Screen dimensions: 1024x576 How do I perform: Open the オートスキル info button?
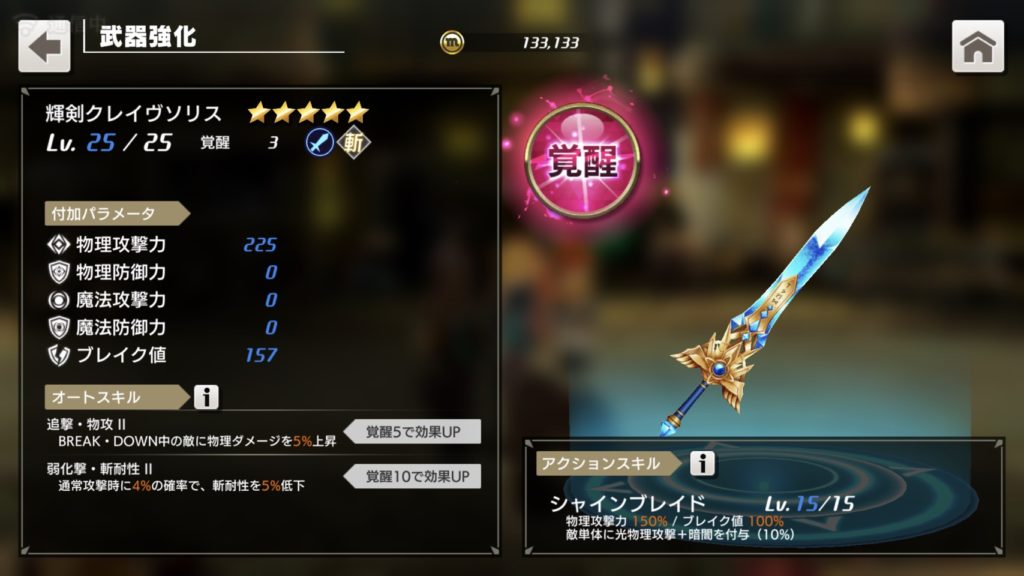(x=206, y=397)
